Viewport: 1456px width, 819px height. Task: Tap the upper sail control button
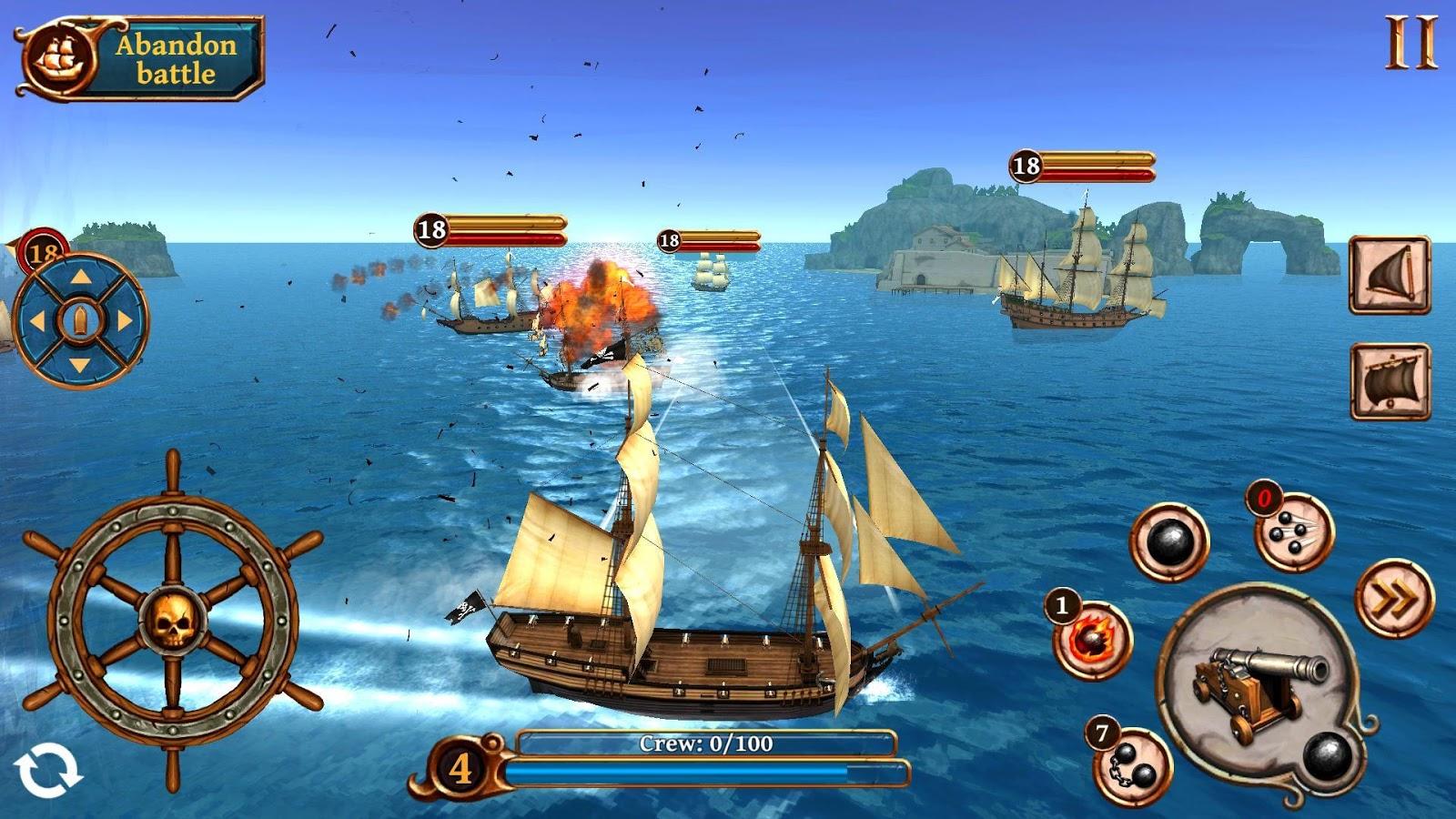click(1389, 275)
